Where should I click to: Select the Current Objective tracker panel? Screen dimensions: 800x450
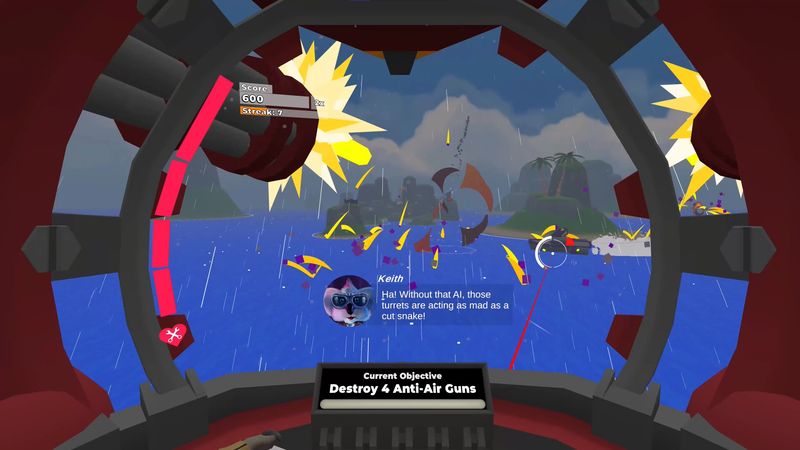click(x=402, y=388)
